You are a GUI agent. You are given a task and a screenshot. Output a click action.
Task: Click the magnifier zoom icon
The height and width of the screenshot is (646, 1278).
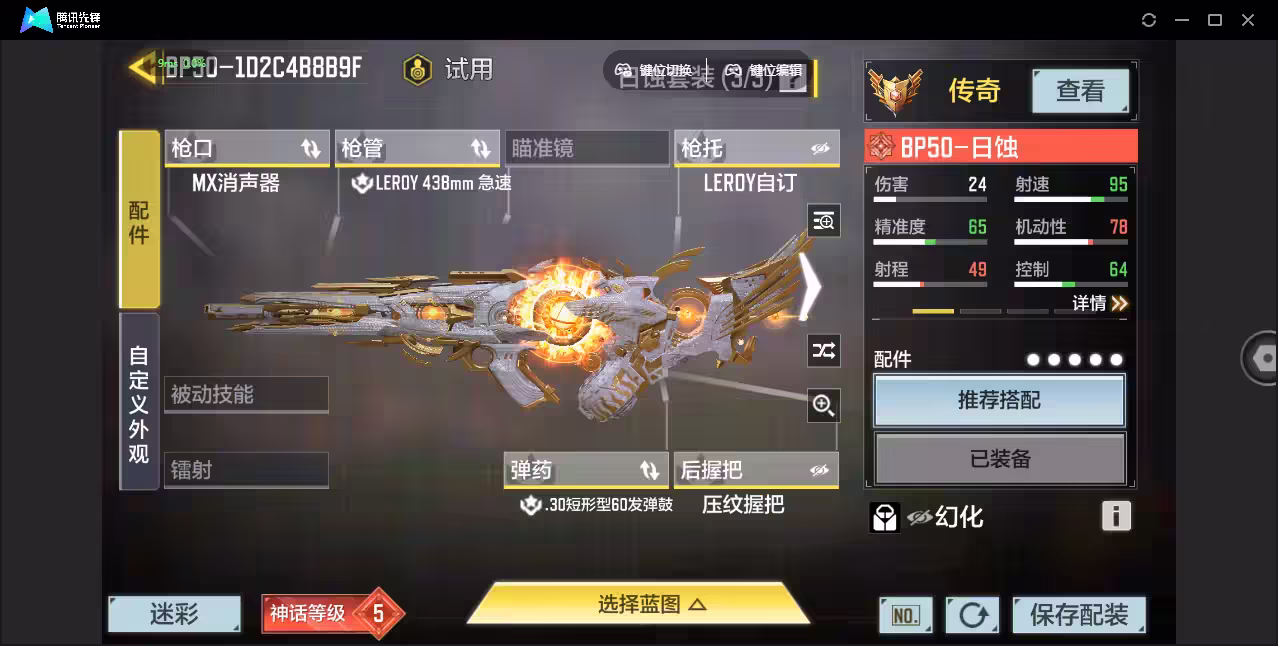click(823, 405)
